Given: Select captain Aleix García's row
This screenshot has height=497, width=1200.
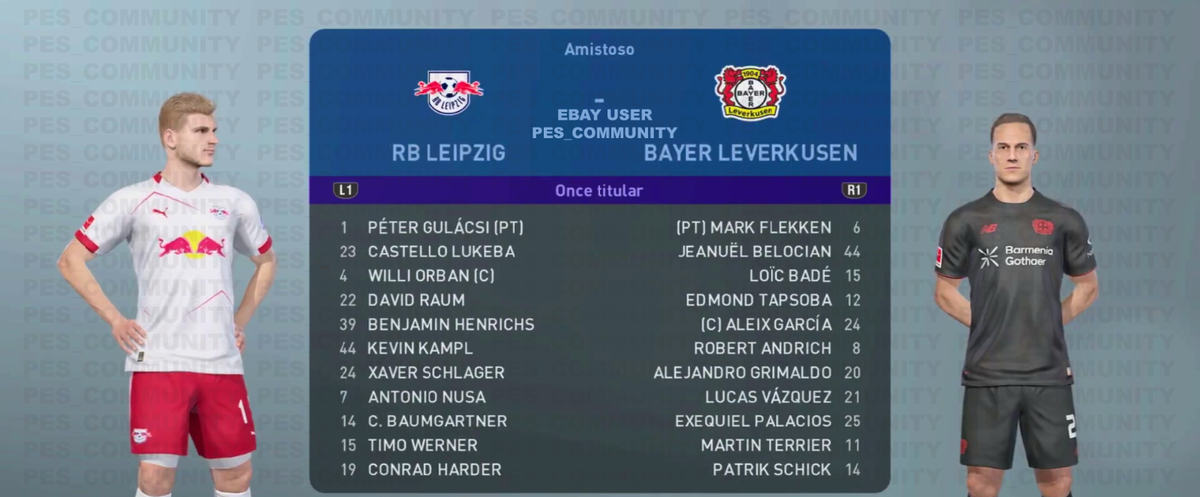Looking at the screenshot, I should (766, 324).
